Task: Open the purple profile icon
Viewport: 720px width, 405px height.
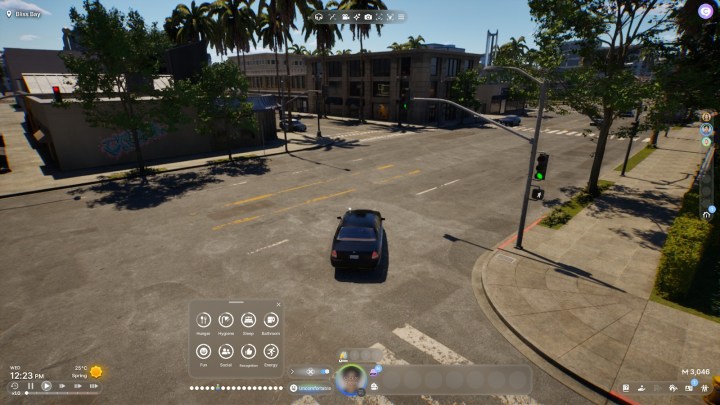Action: coord(706,11)
